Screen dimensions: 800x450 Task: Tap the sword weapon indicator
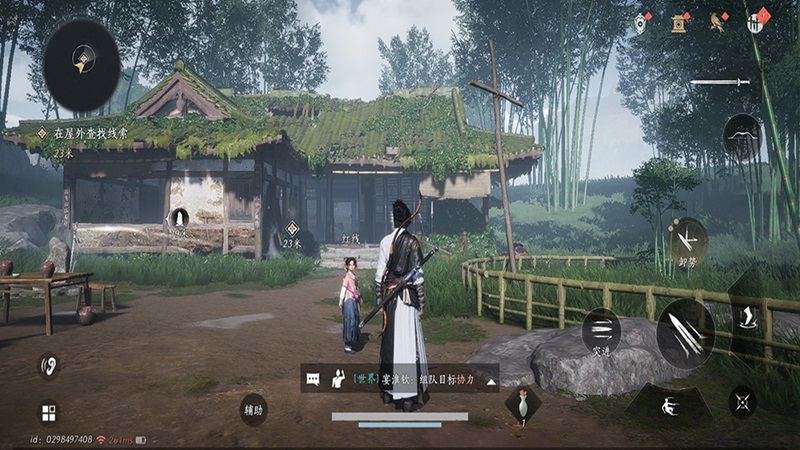[719, 82]
